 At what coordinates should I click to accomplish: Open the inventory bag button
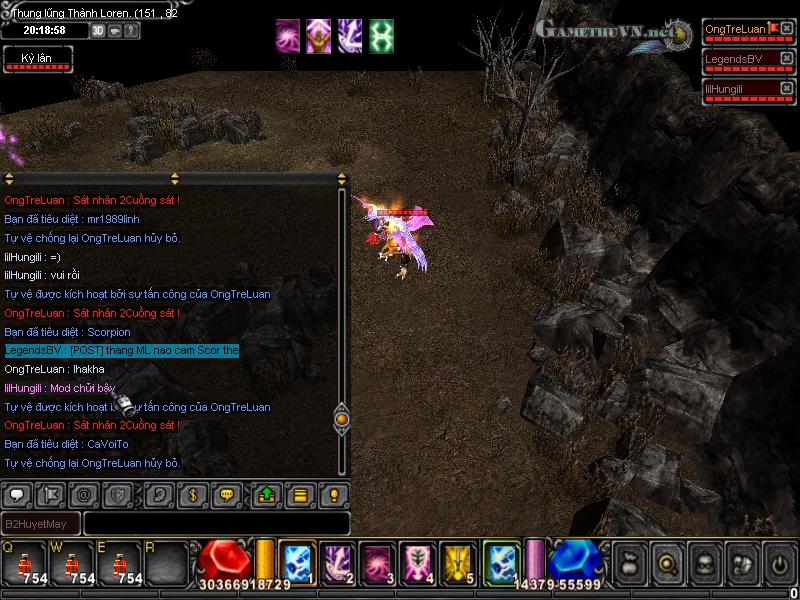pos(628,565)
